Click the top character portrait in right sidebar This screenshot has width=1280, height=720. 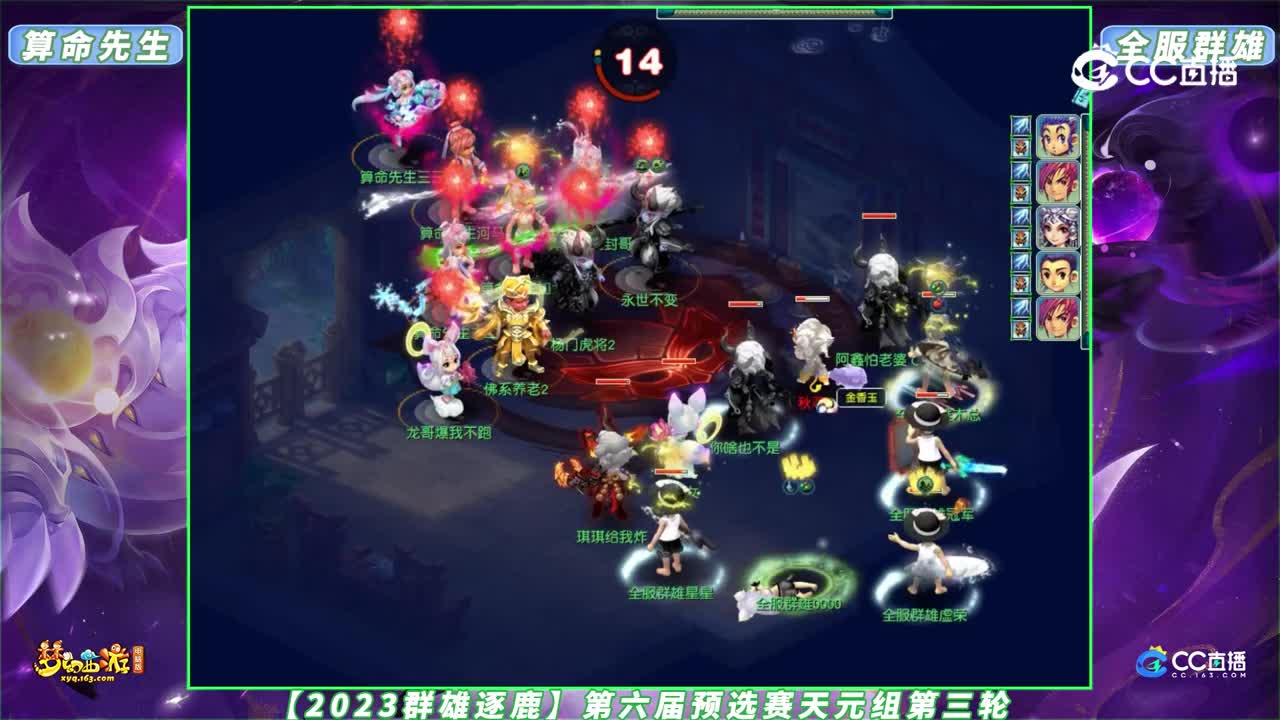(1058, 136)
